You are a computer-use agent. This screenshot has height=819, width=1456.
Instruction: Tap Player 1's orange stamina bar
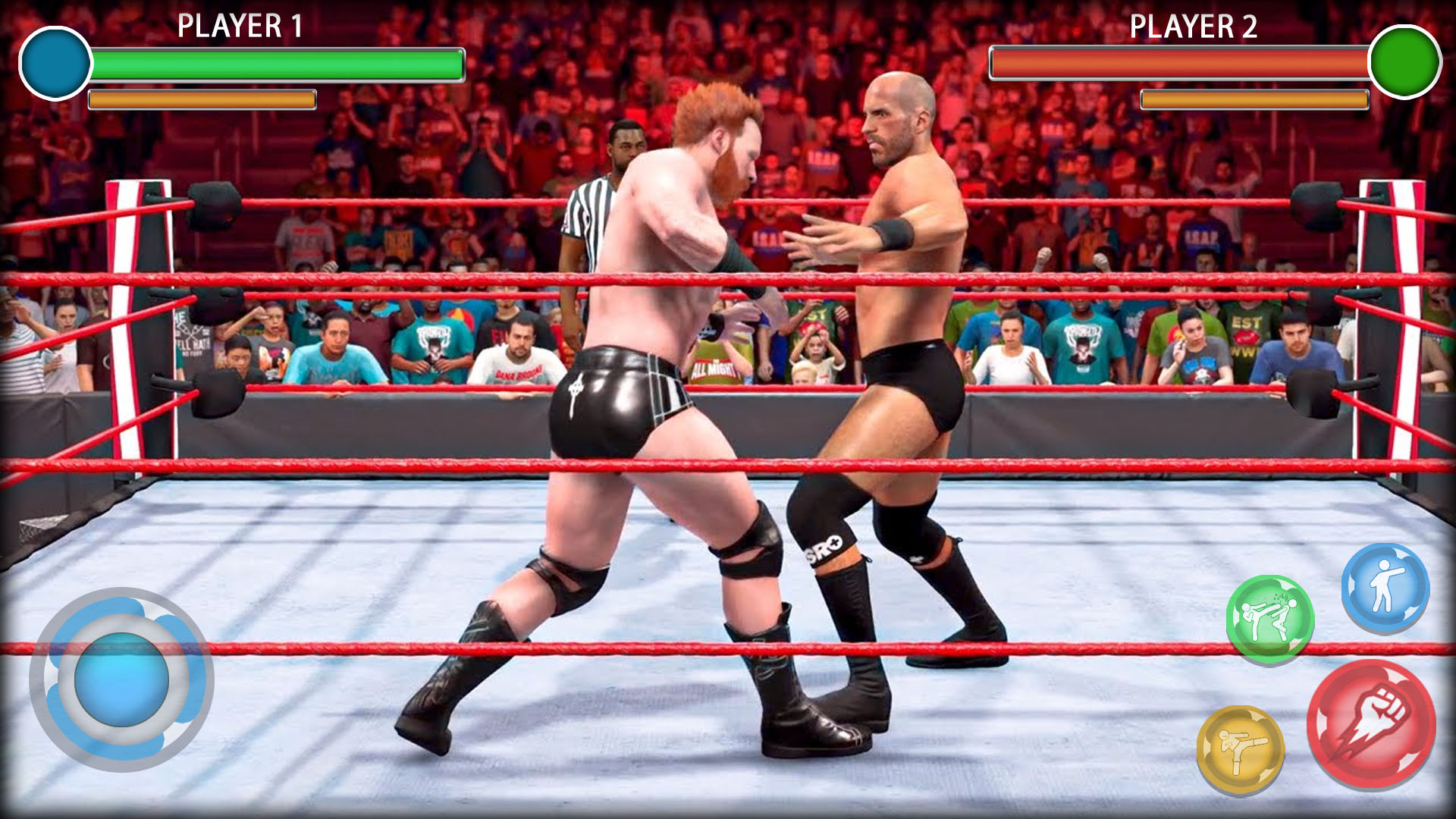click(201, 99)
